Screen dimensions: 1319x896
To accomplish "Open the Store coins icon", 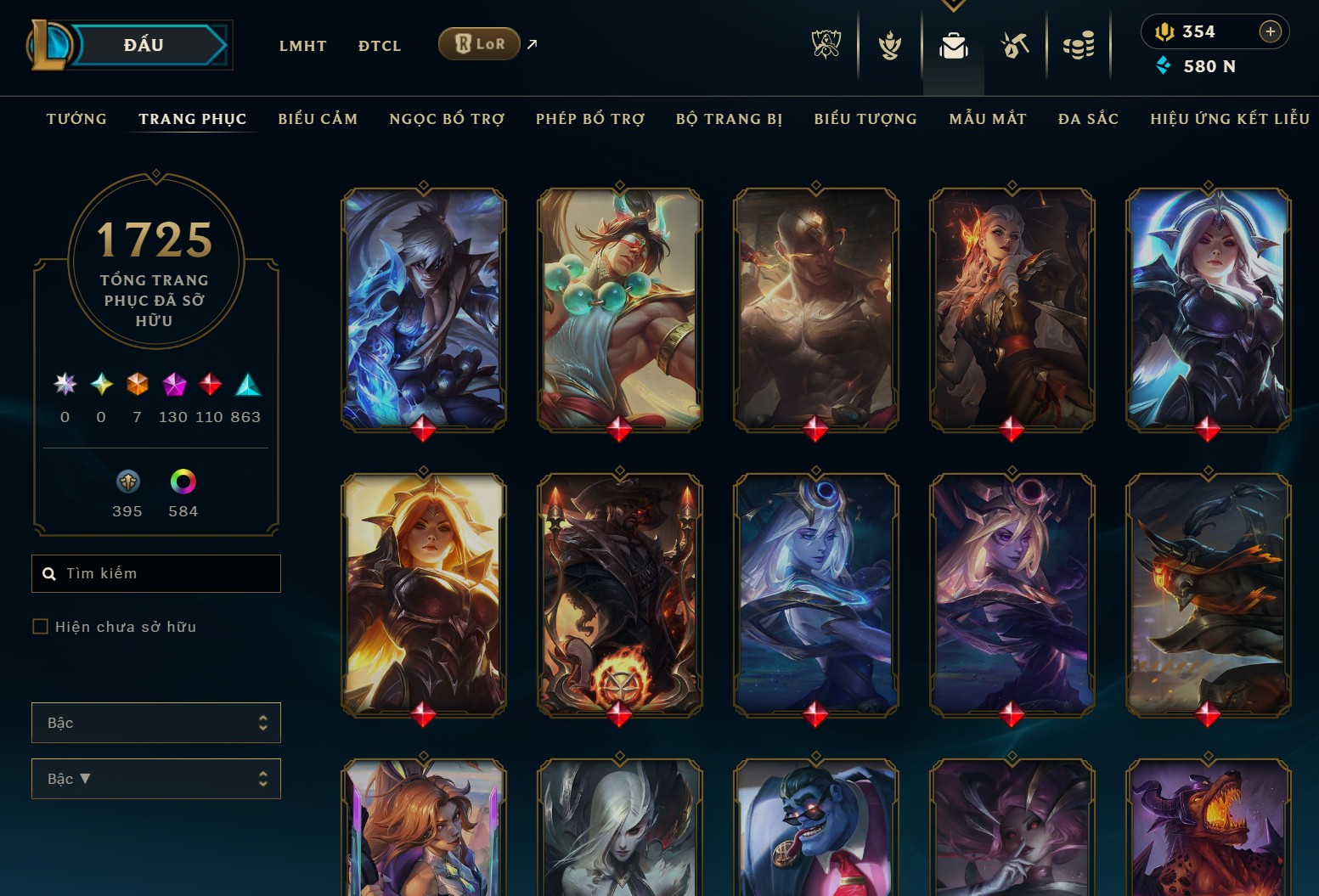I will (x=1079, y=47).
